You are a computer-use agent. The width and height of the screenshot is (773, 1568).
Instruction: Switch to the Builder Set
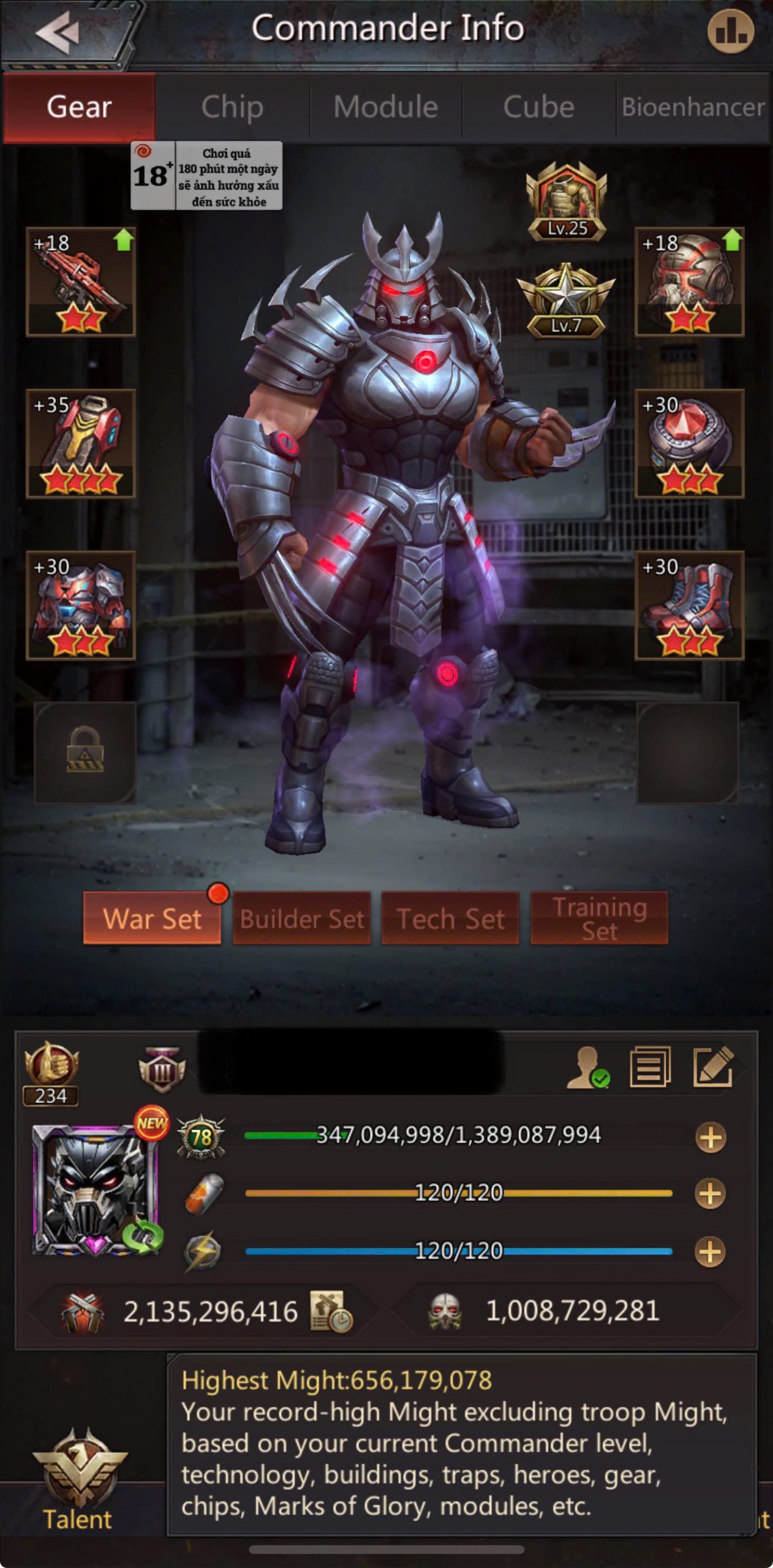(x=302, y=918)
